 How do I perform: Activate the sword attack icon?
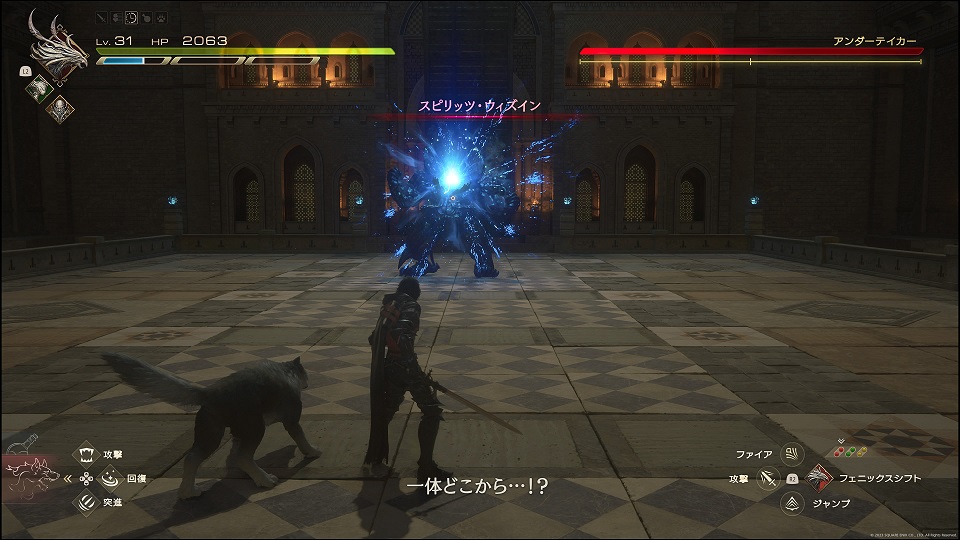point(767,478)
